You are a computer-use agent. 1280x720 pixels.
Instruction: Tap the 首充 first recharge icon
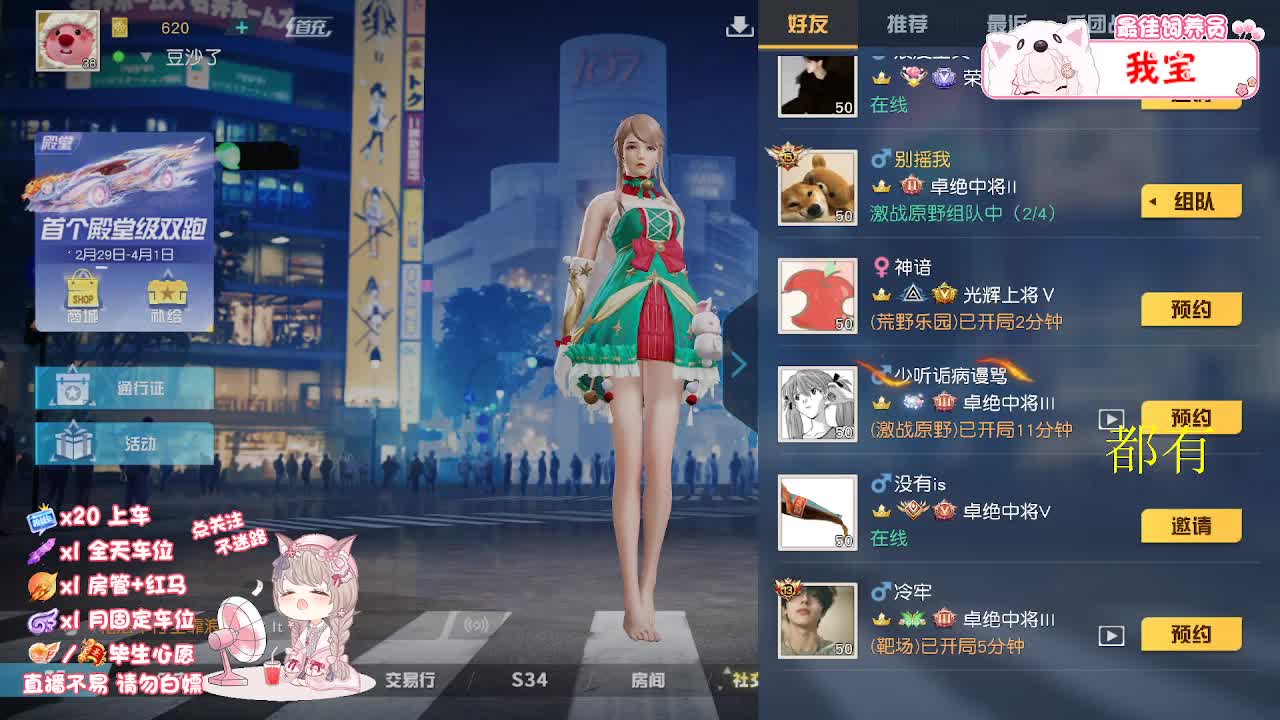coord(310,28)
